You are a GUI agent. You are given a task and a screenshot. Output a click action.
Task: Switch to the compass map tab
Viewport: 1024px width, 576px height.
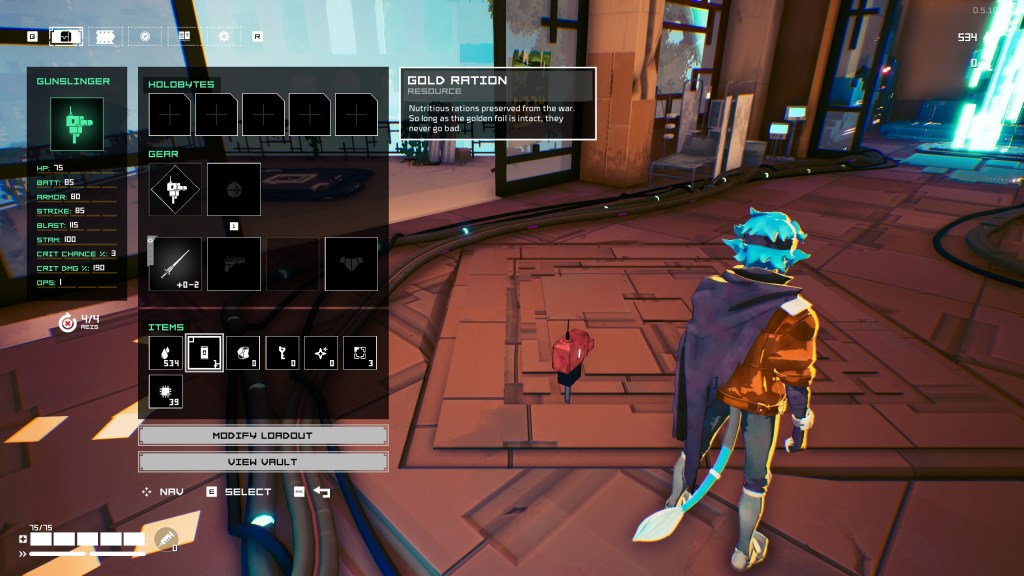(x=145, y=36)
